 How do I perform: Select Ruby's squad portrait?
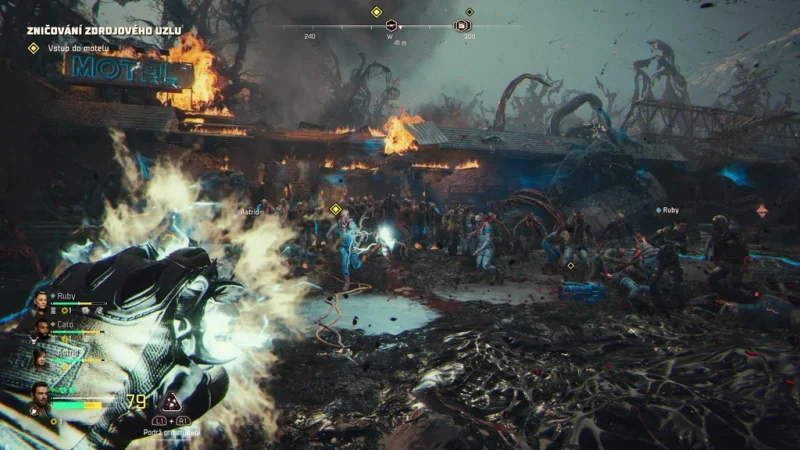pyautogui.click(x=41, y=301)
